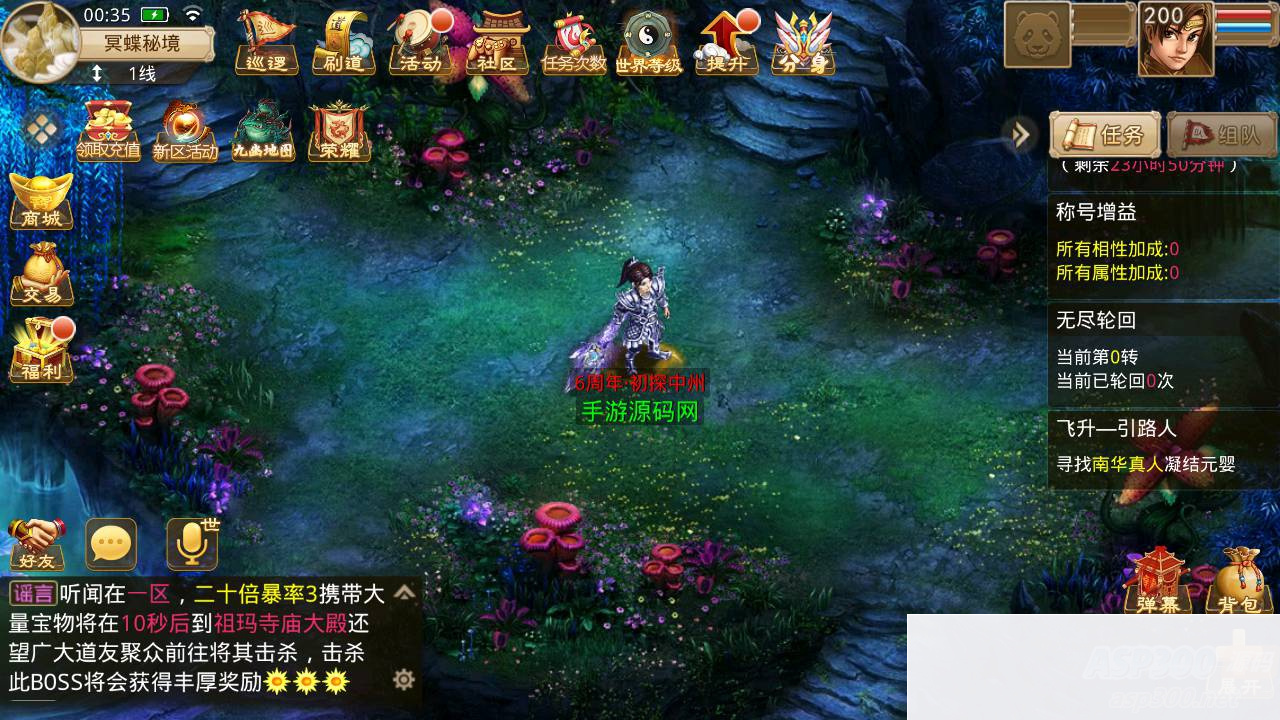Tap the world voice microphone button

click(191, 544)
